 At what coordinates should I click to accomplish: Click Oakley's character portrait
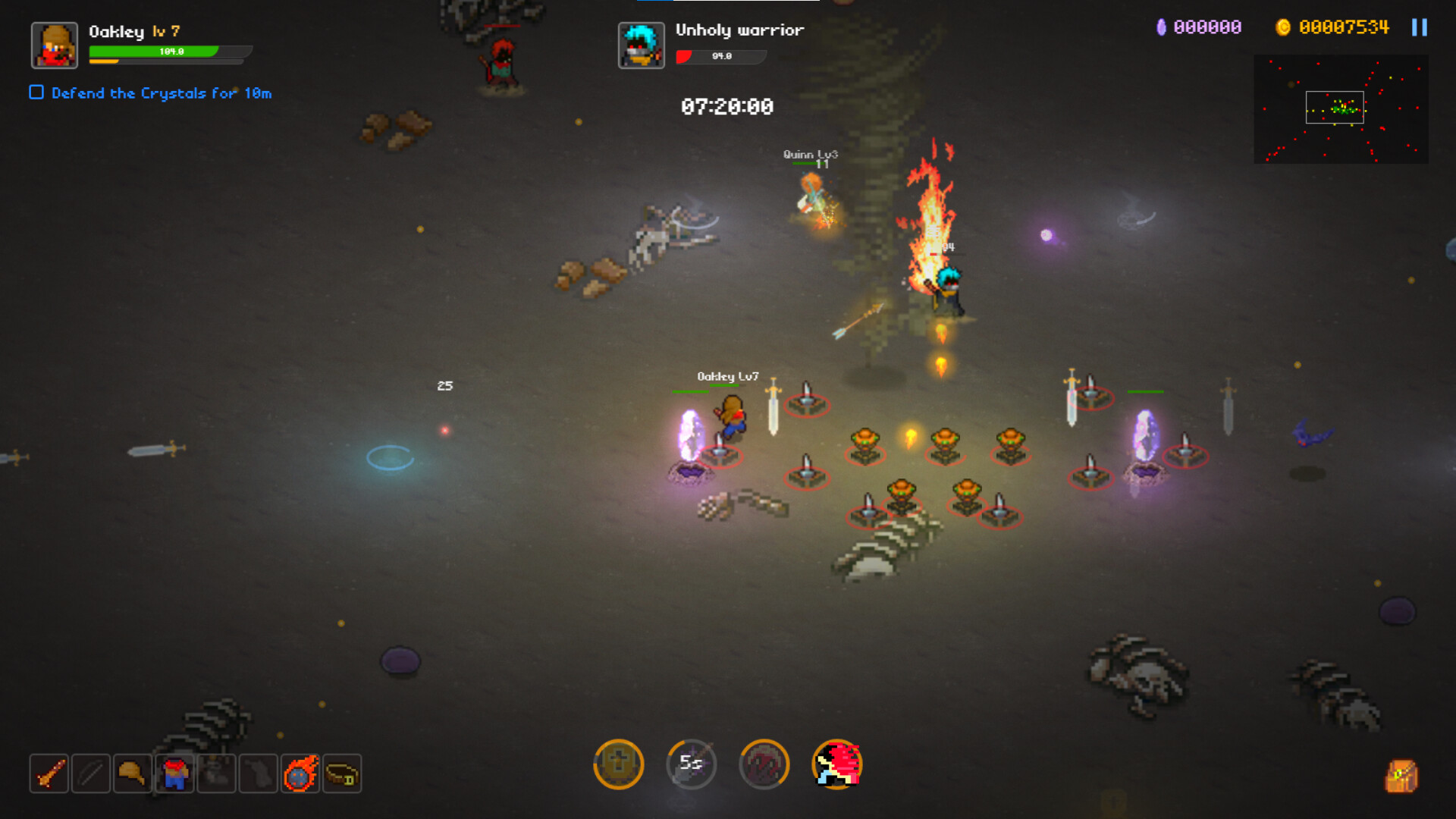point(52,45)
